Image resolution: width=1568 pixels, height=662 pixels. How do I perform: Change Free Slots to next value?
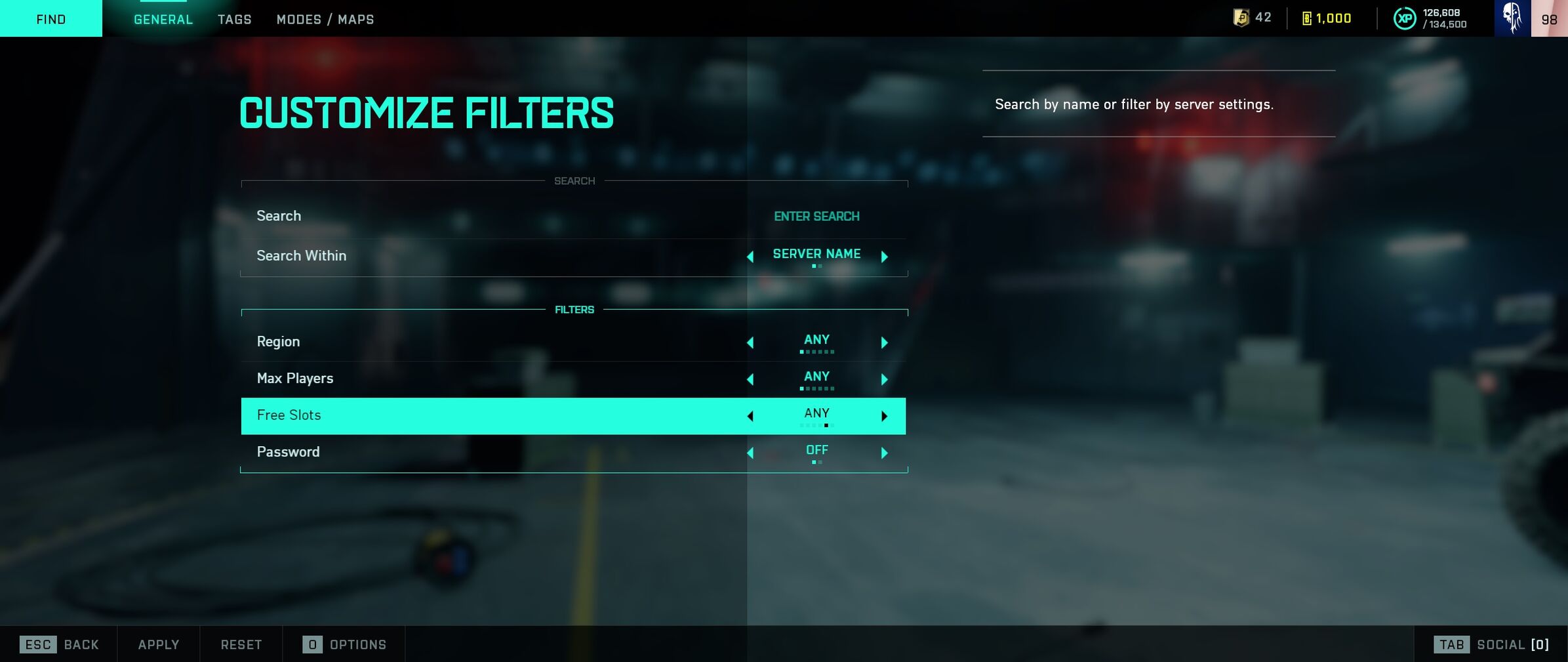[884, 416]
